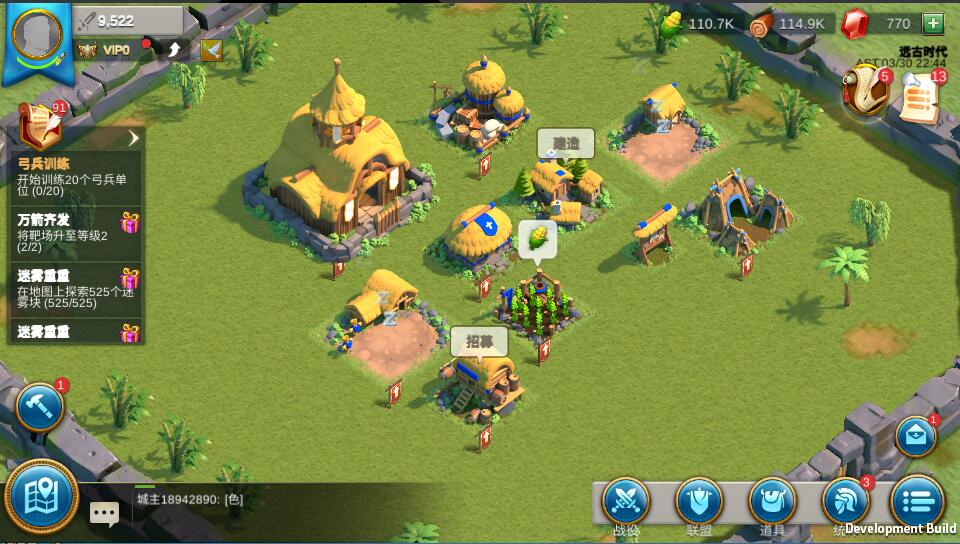This screenshot has width=960, height=544.
Task: Collect corn from the harvest bubble
Action: click(x=537, y=239)
